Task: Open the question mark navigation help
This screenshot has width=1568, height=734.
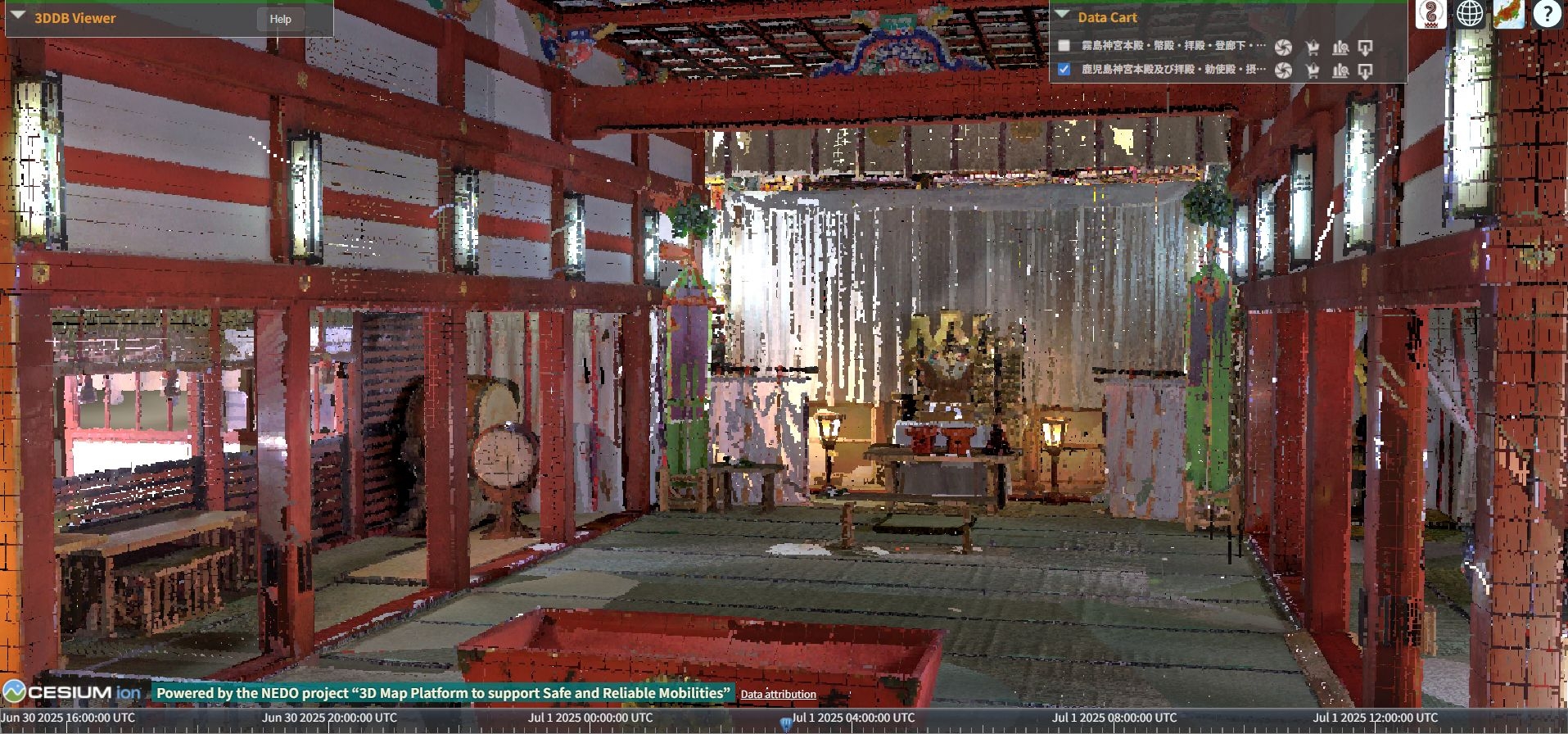Action: pos(1547,14)
